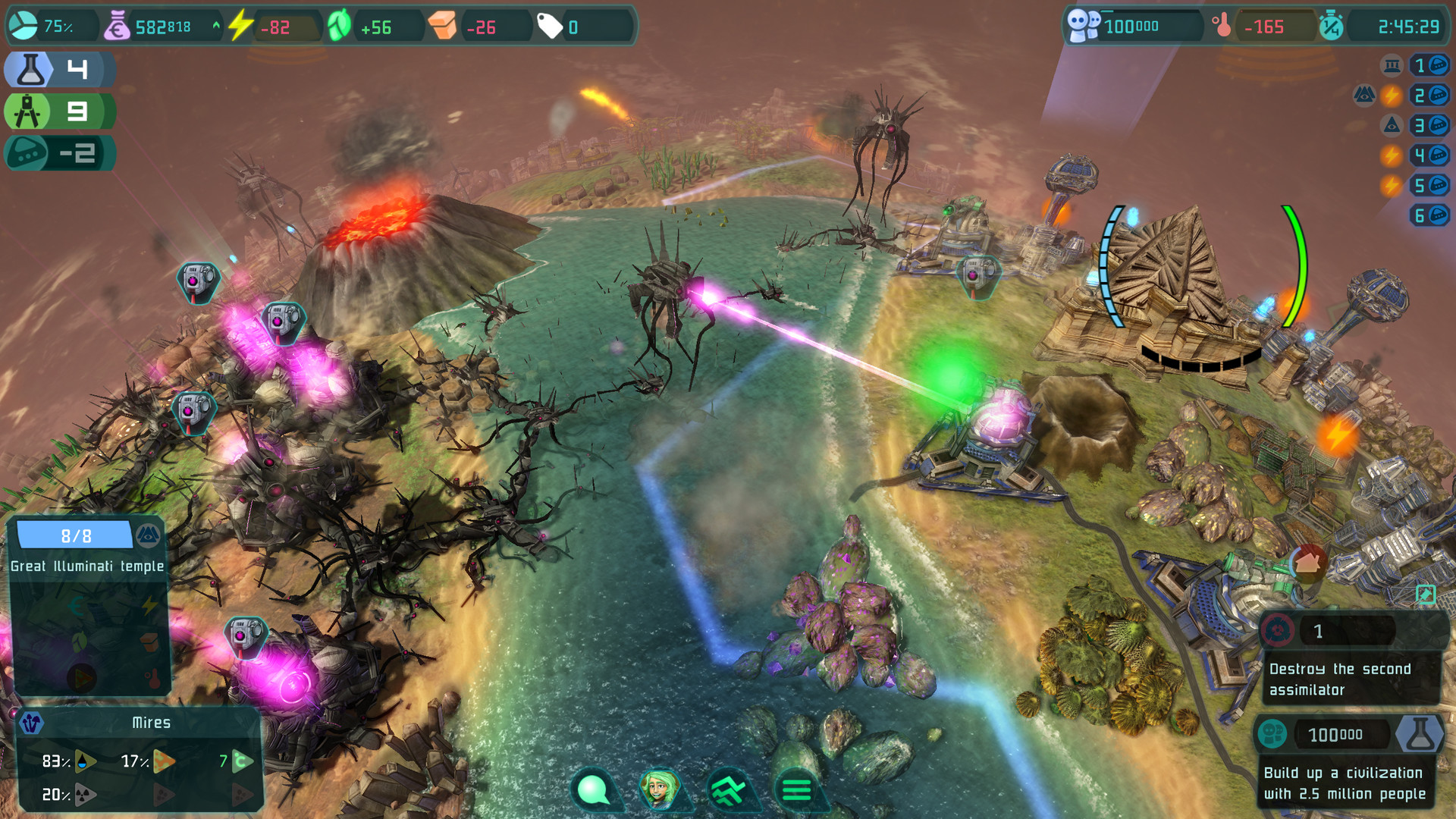1456x819 pixels.
Task: Select colony number 5 in the list
Action: pos(1429,186)
